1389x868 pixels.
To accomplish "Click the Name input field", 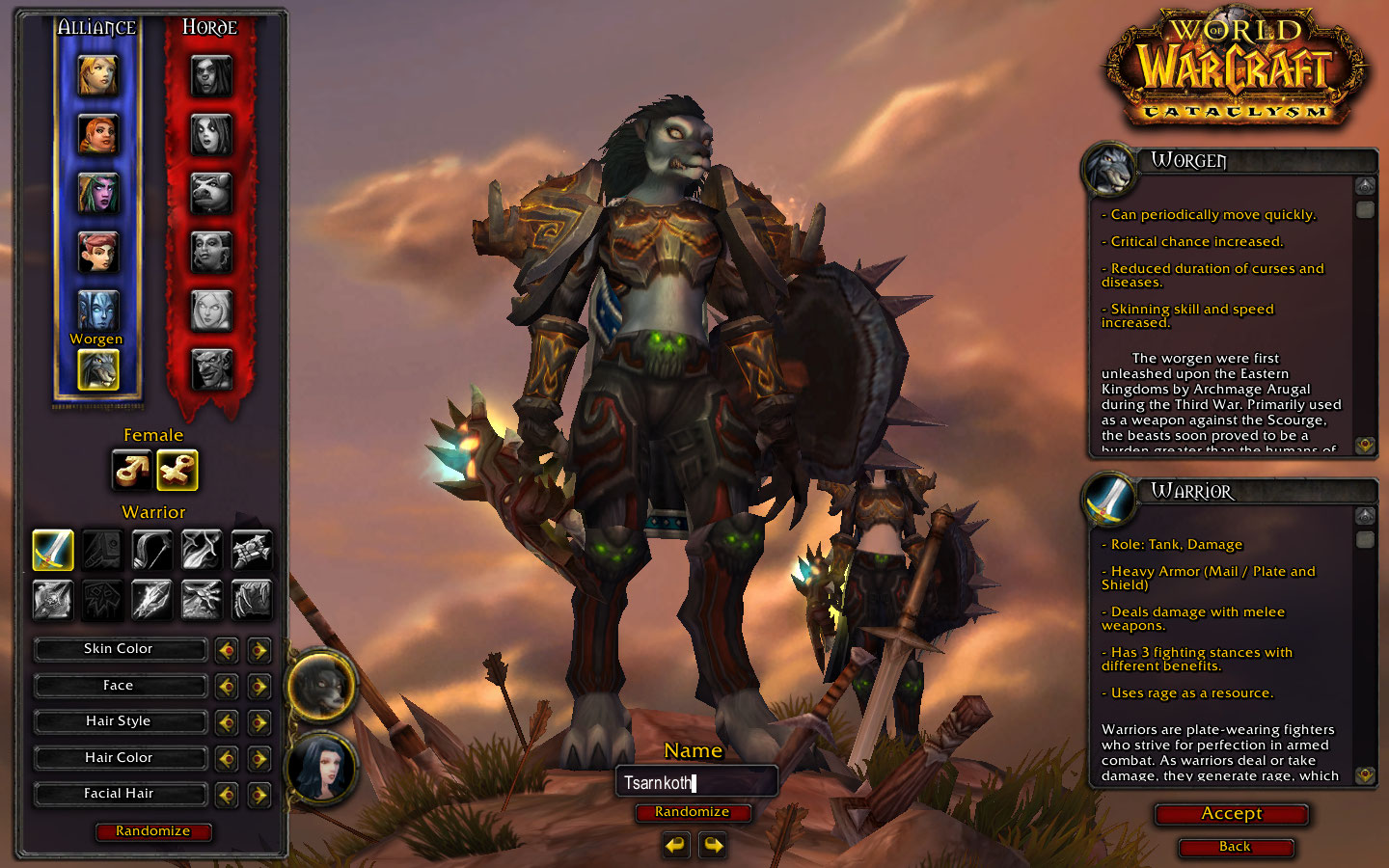I will [x=696, y=782].
